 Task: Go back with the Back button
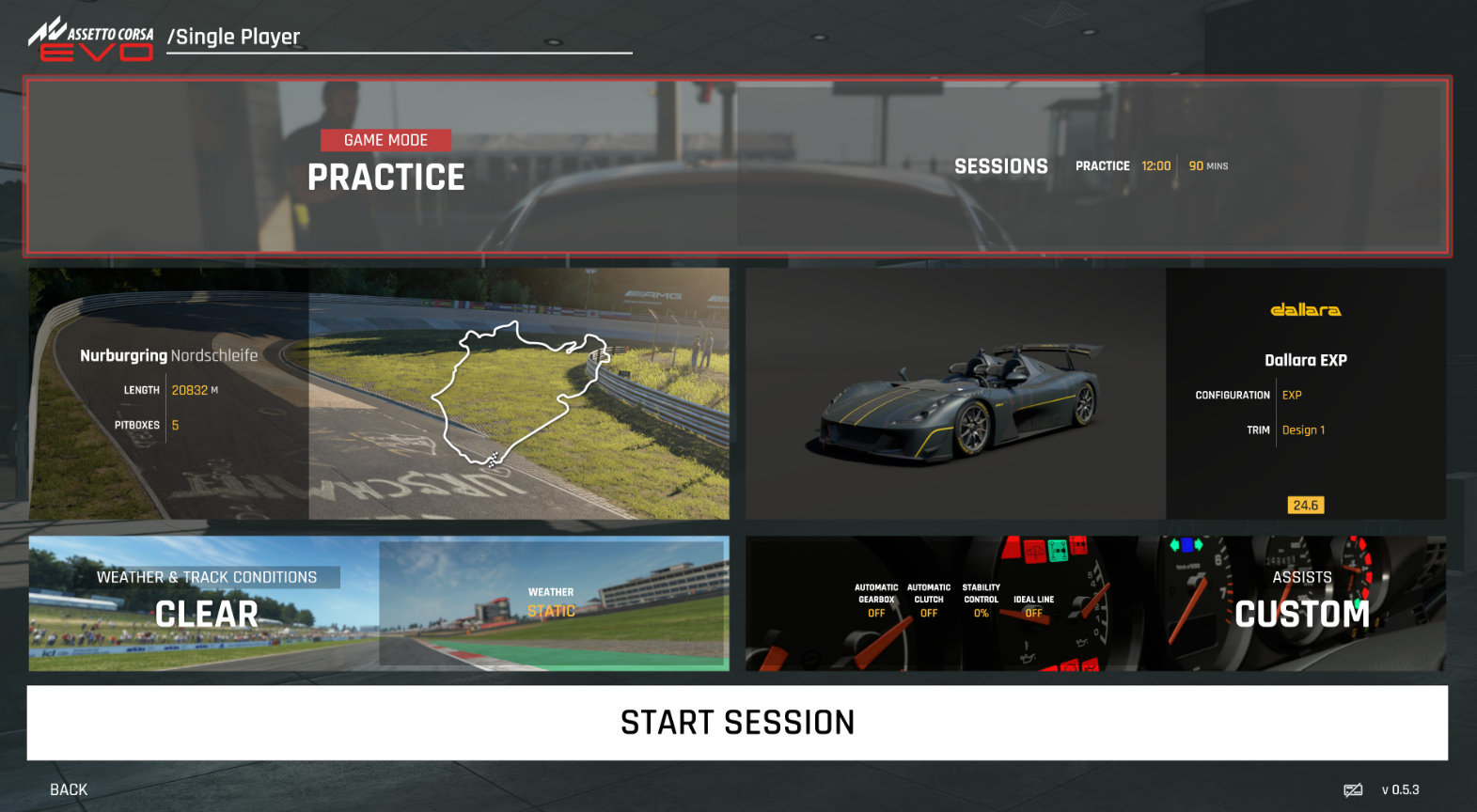point(69,789)
